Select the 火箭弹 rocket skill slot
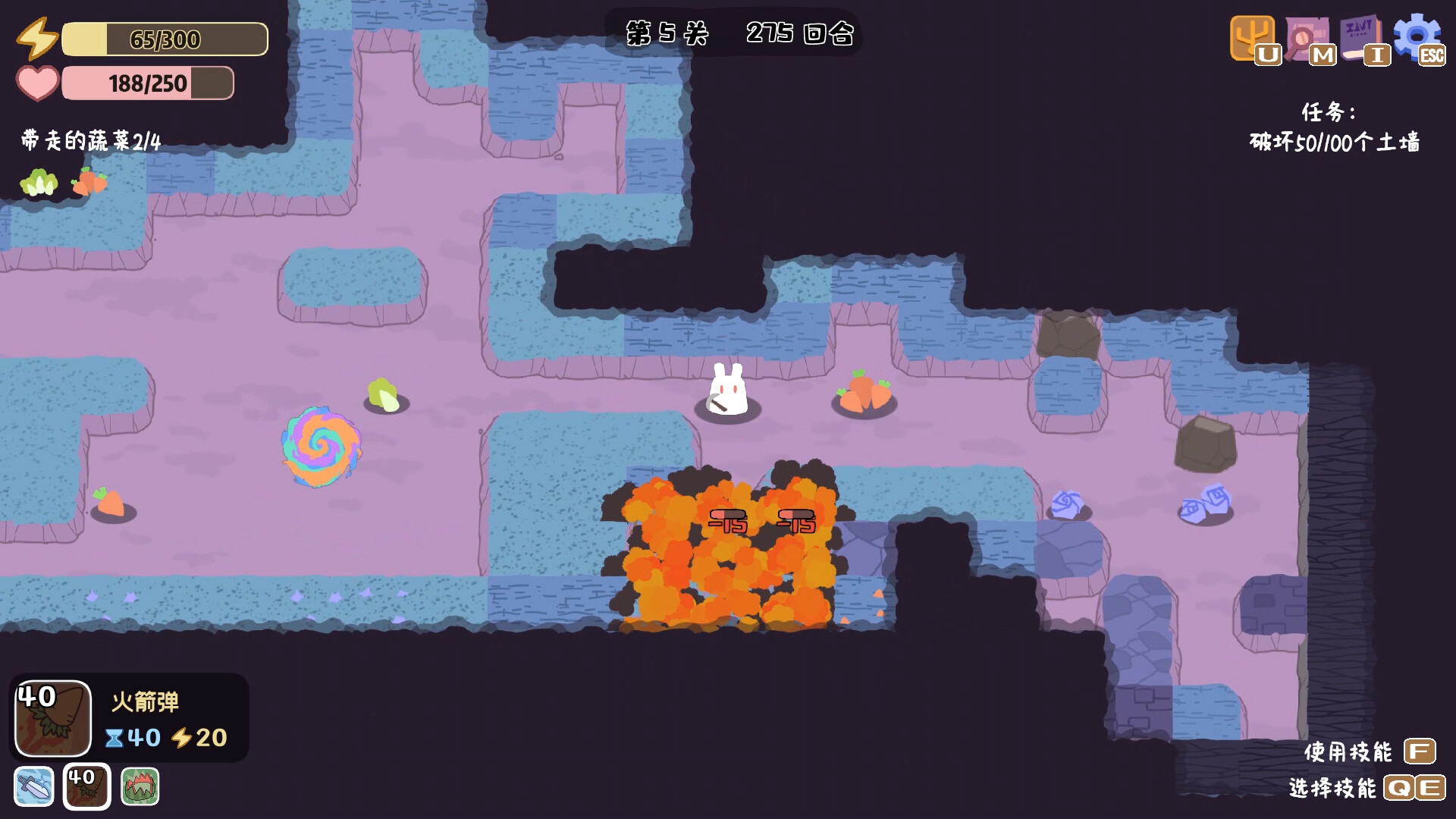This screenshot has height=819, width=1456. point(86,786)
